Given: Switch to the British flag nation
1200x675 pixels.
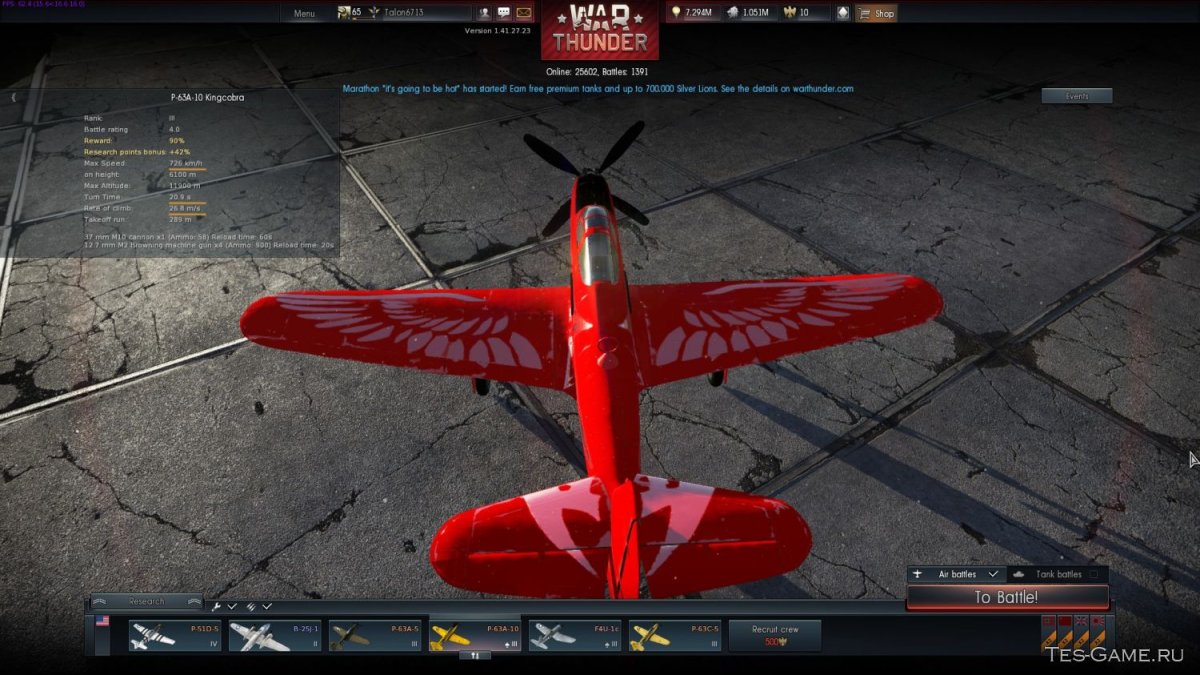Looking at the screenshot, I should [x=1081, y=622].
